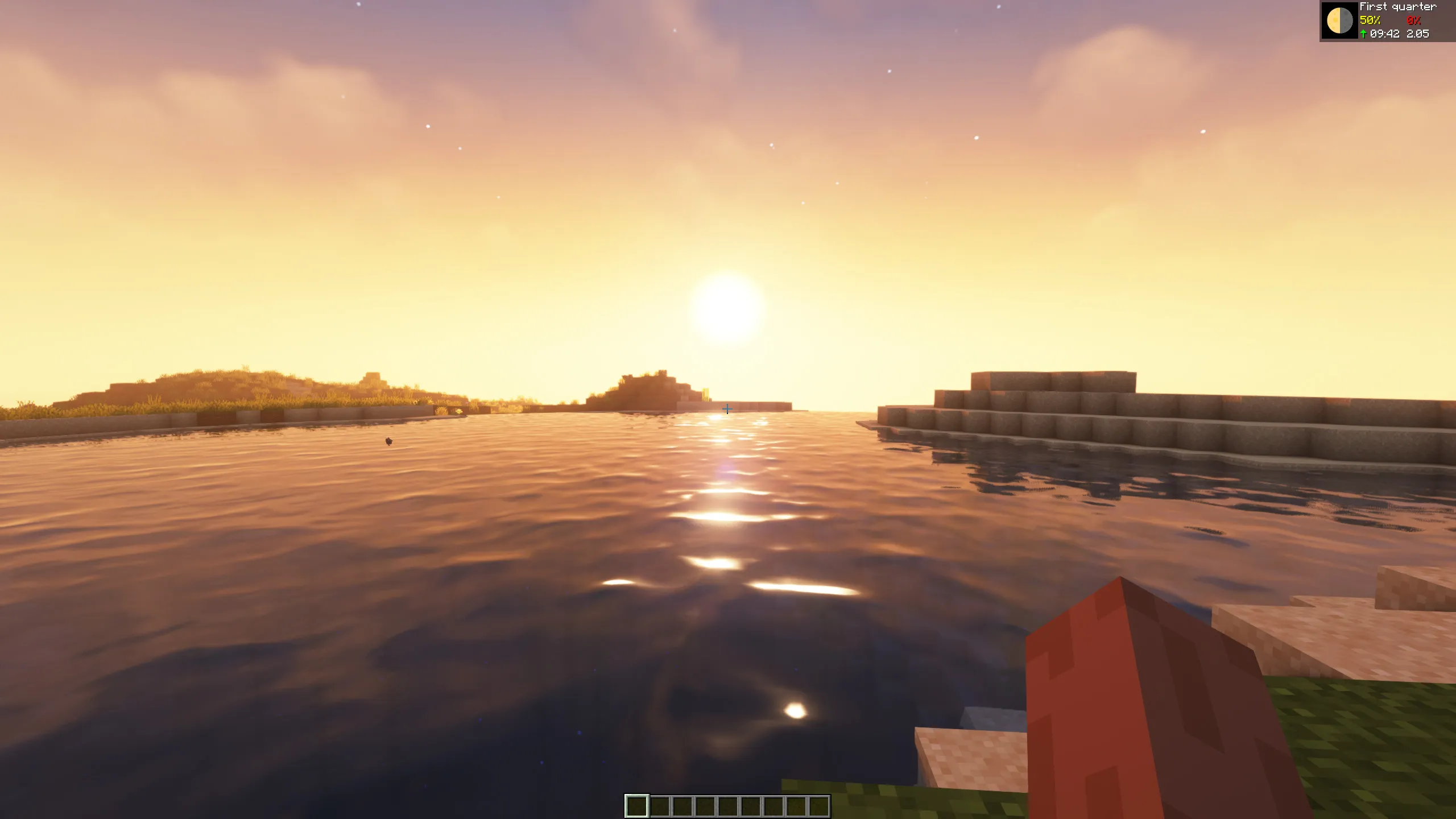The width and height of the screenshot is (1456, 819).
Task: Click the fifth hotbar slot
Action: pyautogui.click(x=727, y=805)
